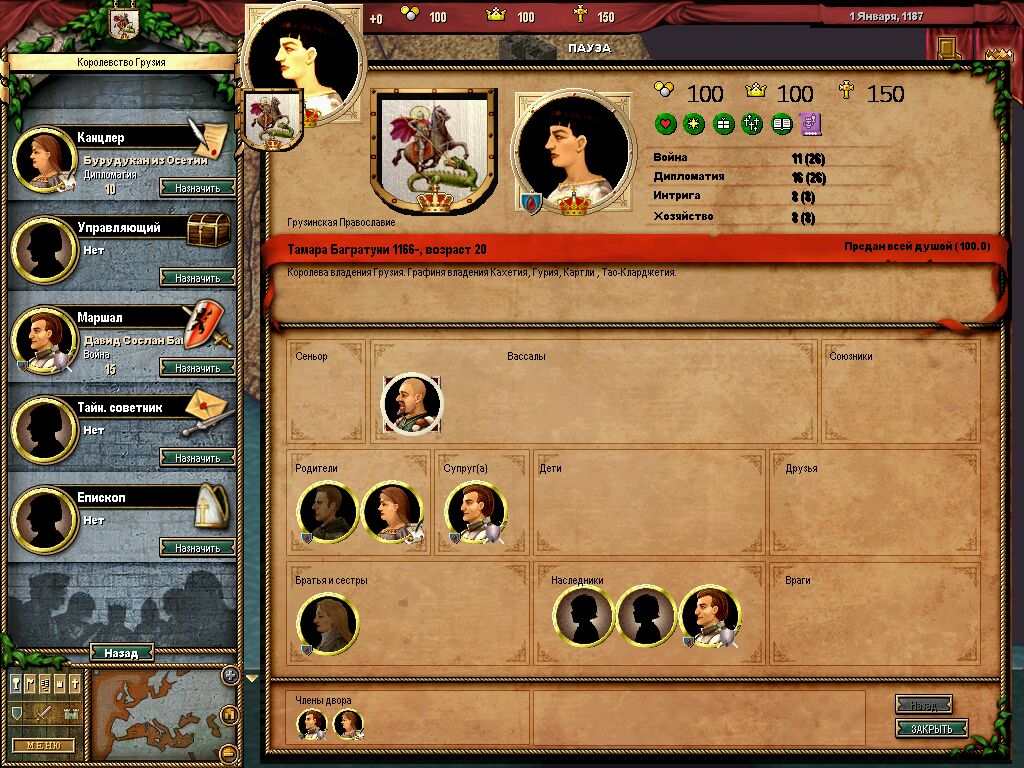Click the green Назад button under the council list
The image size is (1024, 768).
click(121, 653)
